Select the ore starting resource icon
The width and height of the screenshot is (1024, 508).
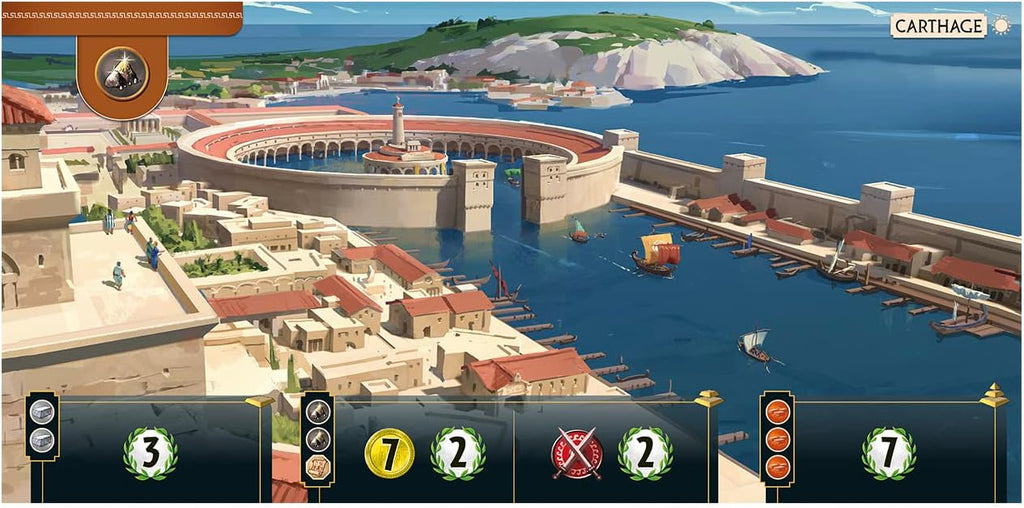click(x=122, y=74)
